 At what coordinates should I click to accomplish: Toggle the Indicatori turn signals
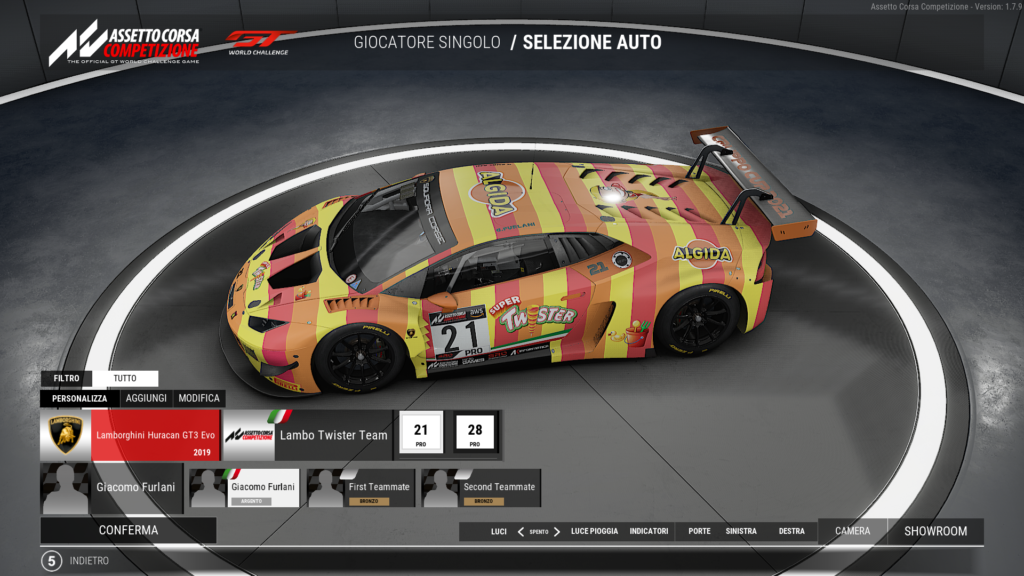[x=649, y=531]
